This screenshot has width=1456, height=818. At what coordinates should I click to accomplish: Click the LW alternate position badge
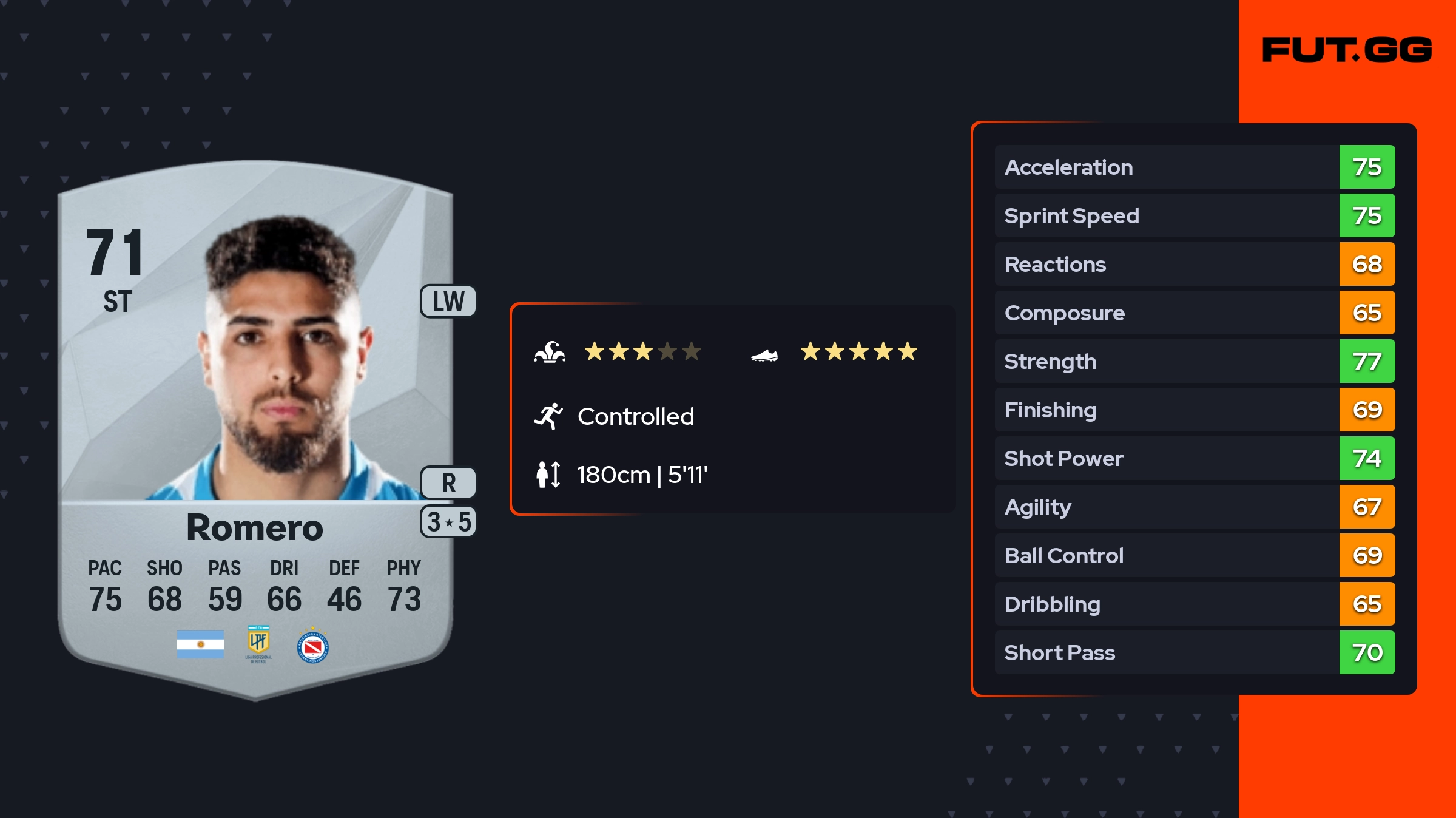(x=448, y=302)
